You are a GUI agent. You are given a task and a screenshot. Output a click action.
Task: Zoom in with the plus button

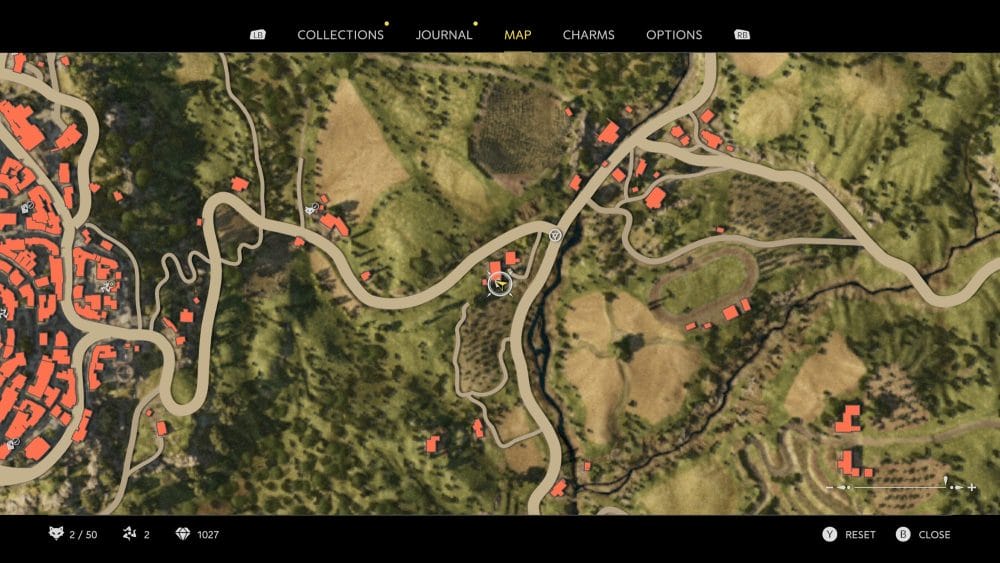(x=971, y=487)
